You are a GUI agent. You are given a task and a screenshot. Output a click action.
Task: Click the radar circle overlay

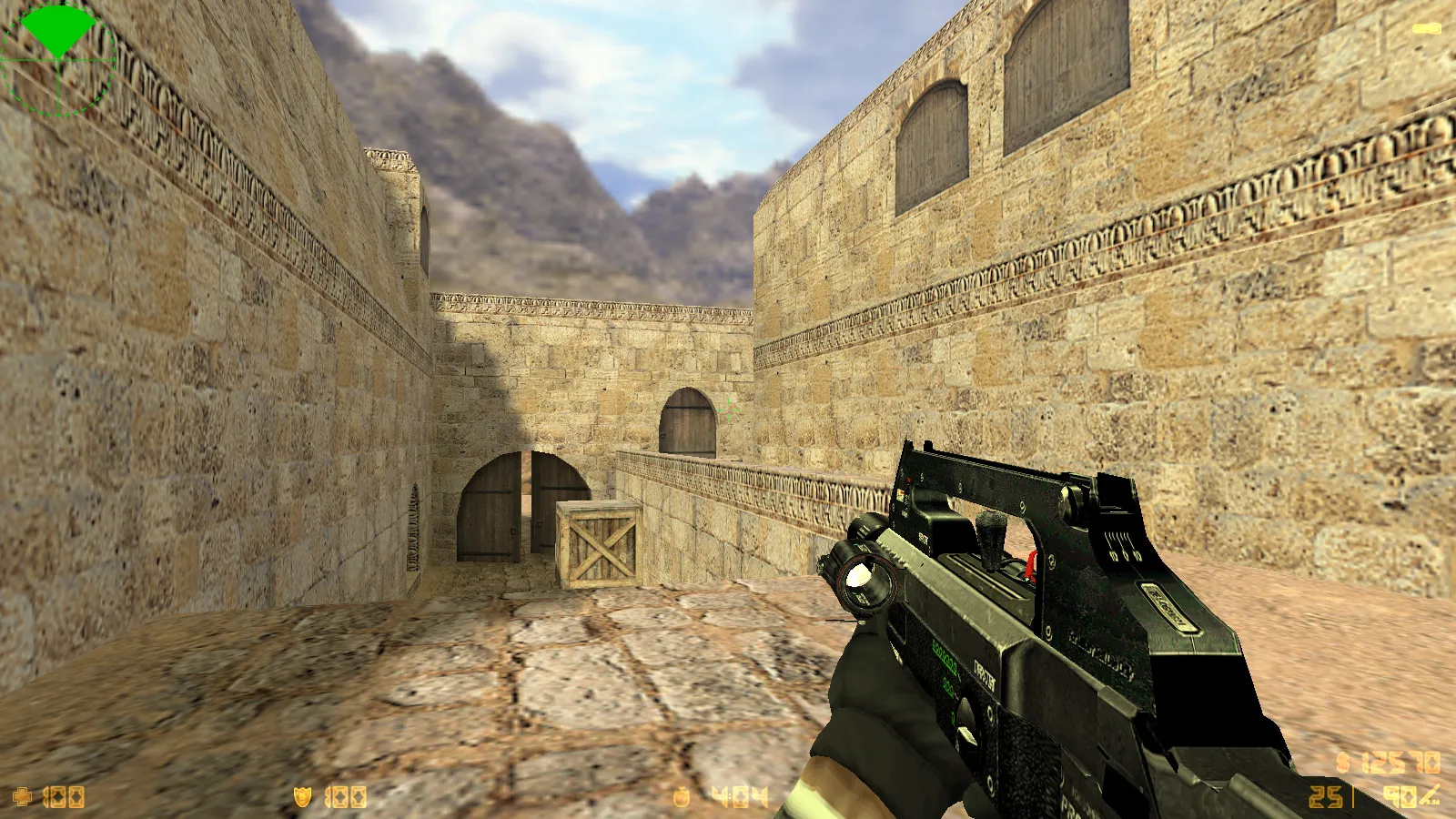tap(57, 59)
